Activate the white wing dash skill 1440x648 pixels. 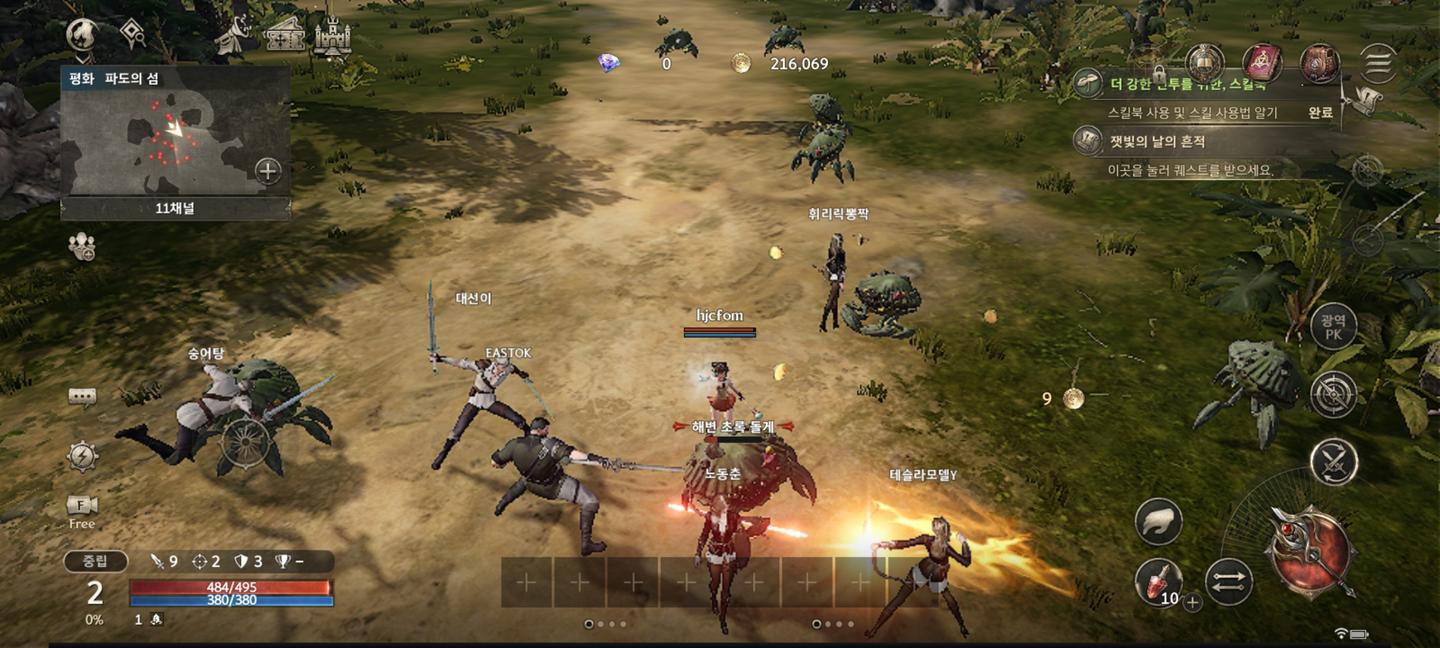(1159, 521)
